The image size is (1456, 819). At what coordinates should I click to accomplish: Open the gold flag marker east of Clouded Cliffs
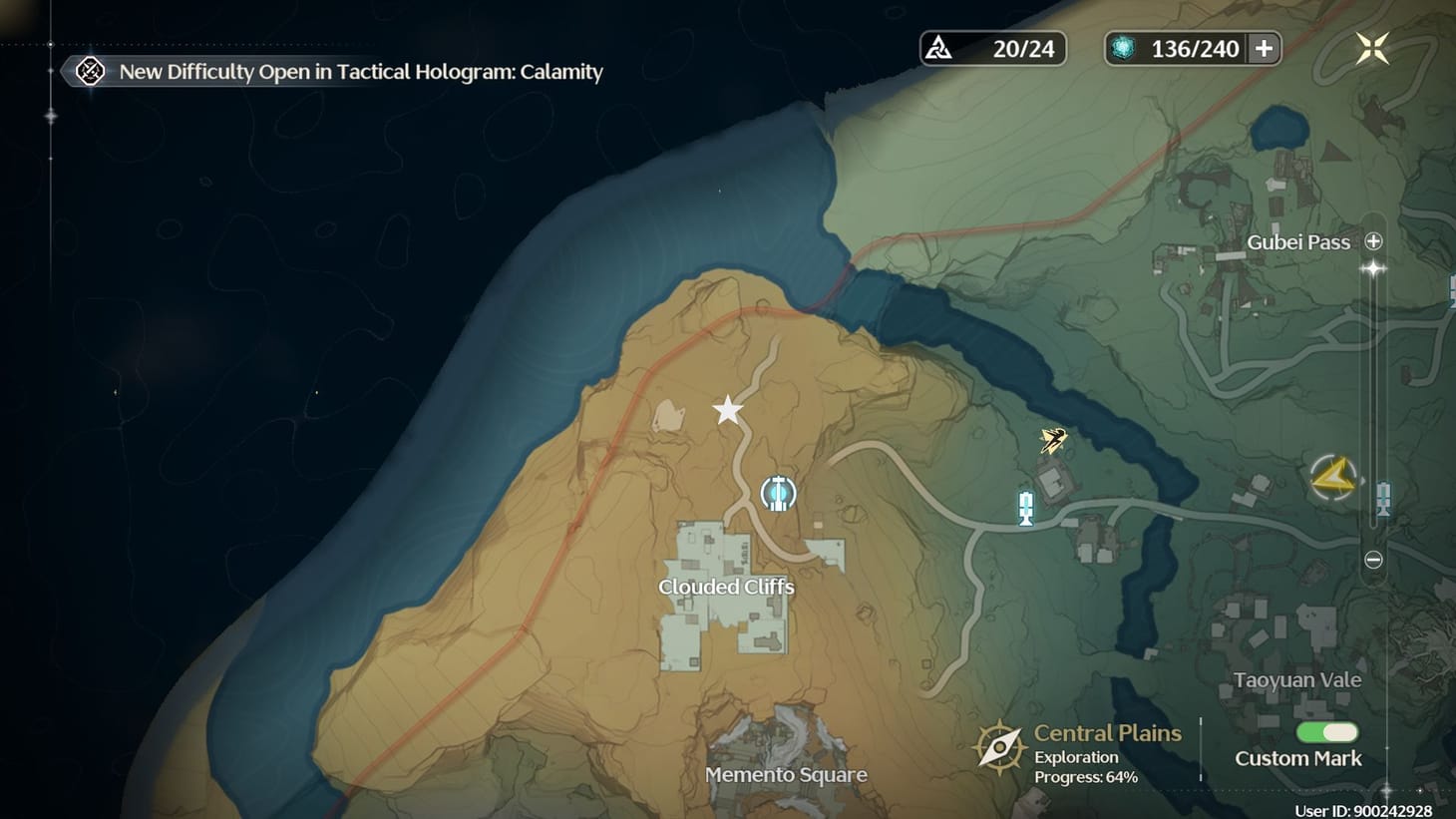1051,439
